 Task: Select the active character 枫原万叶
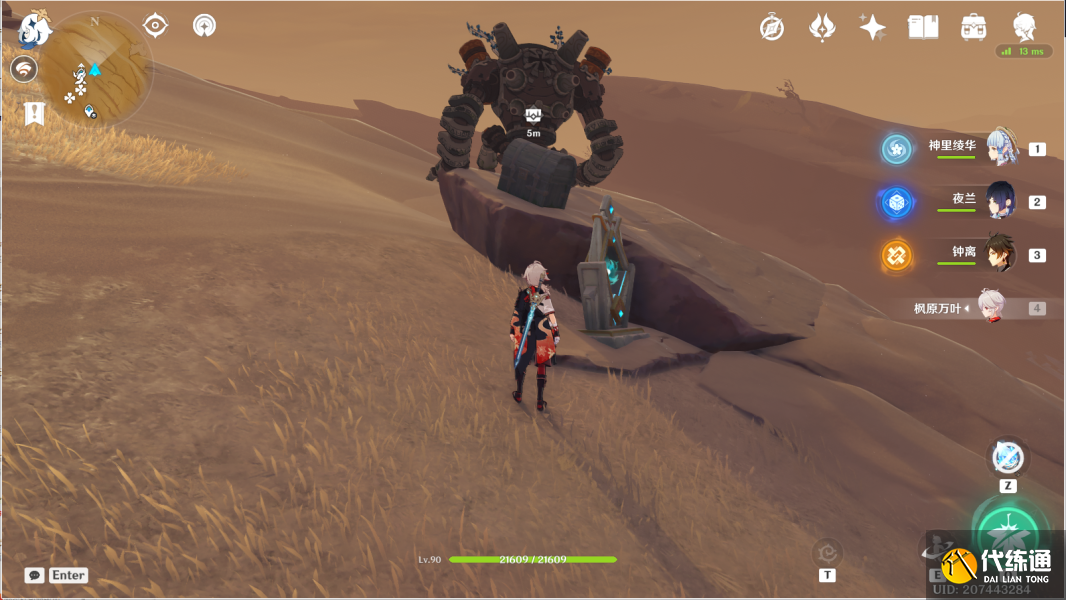[x=990, y=308]
